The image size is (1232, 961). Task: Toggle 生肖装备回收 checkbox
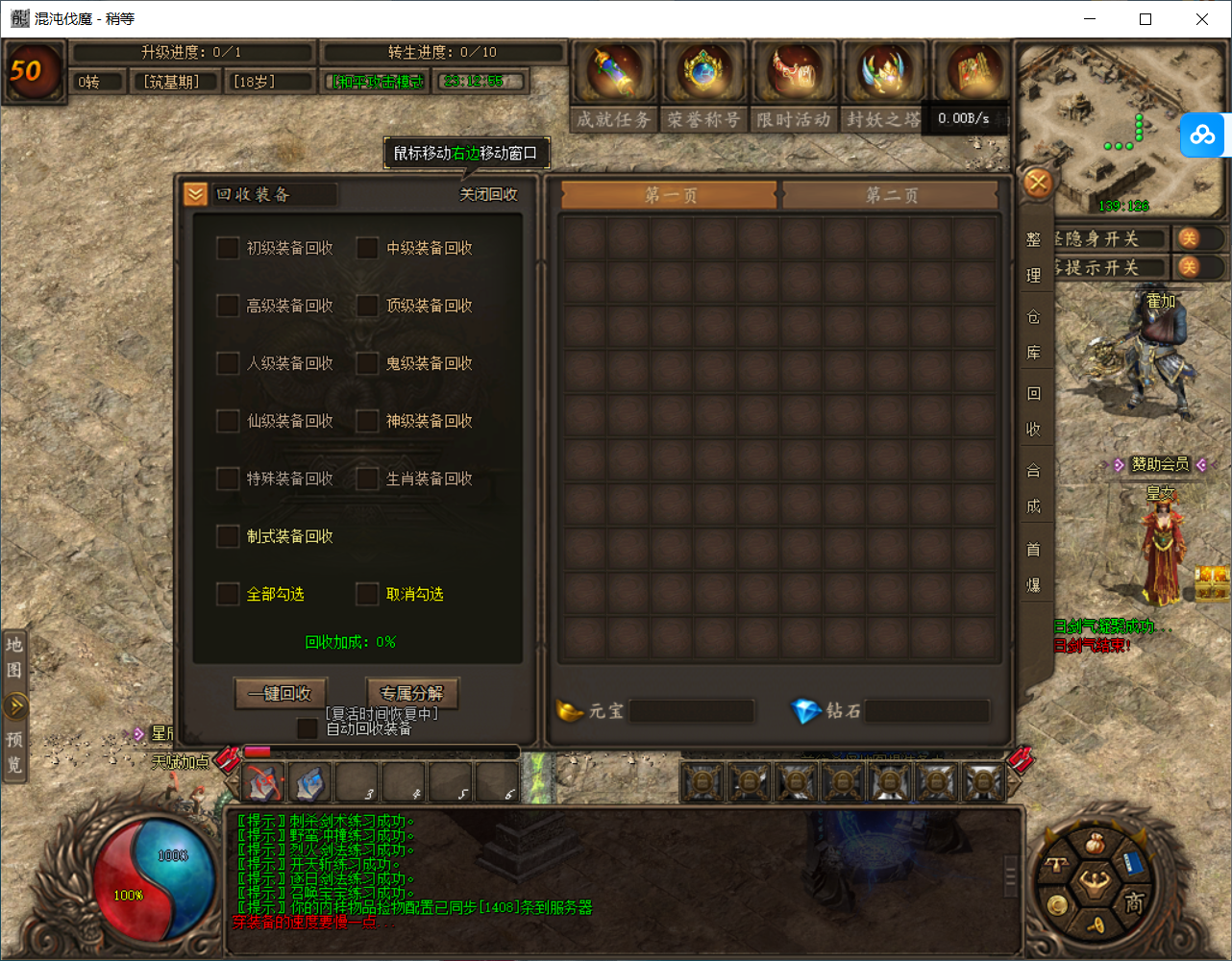(367, 479)
